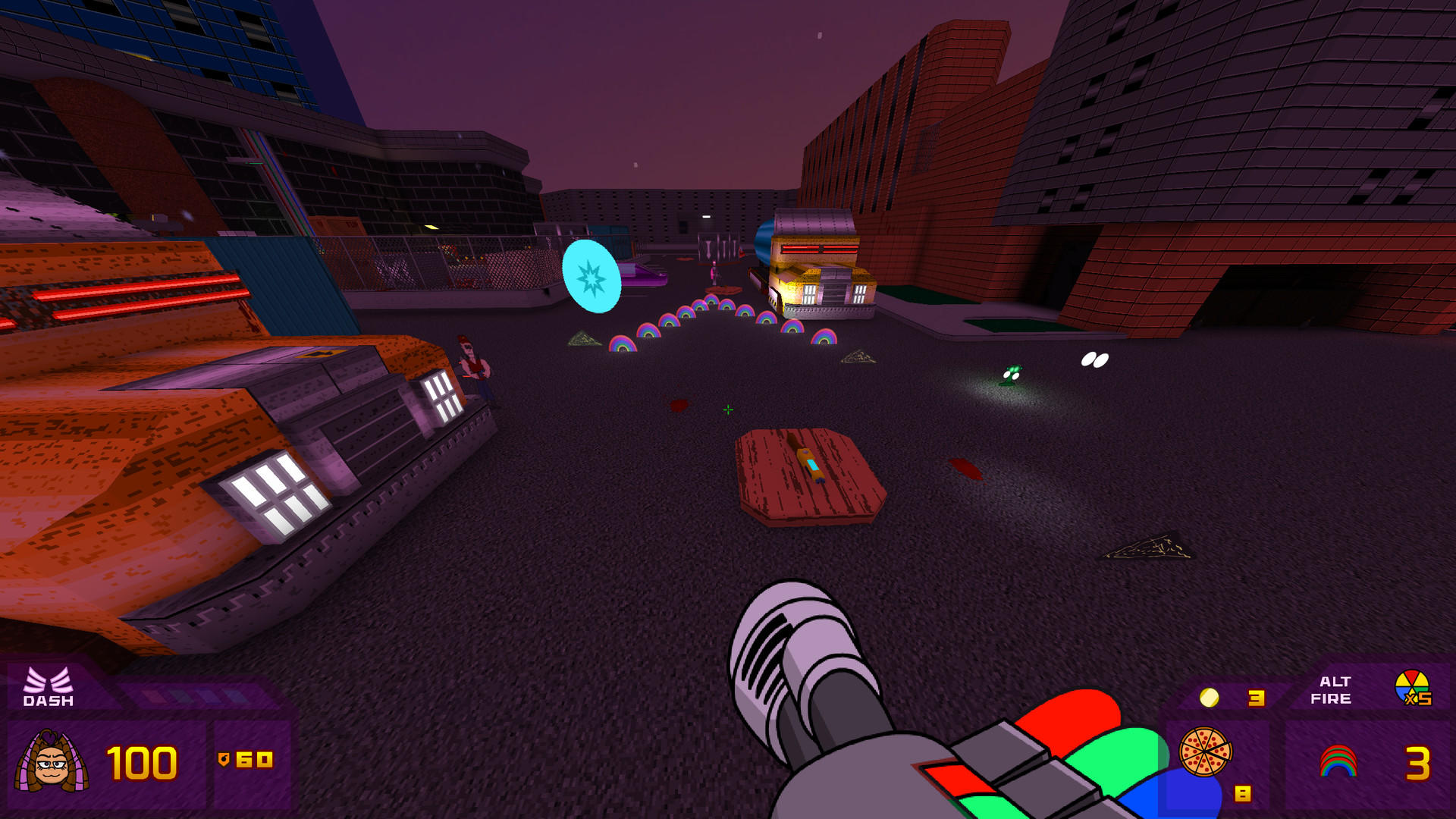Image resolution: width=1456 pixels, height=819 pixels.
Task: Click the orange armor shield icon
Action: 224,758
